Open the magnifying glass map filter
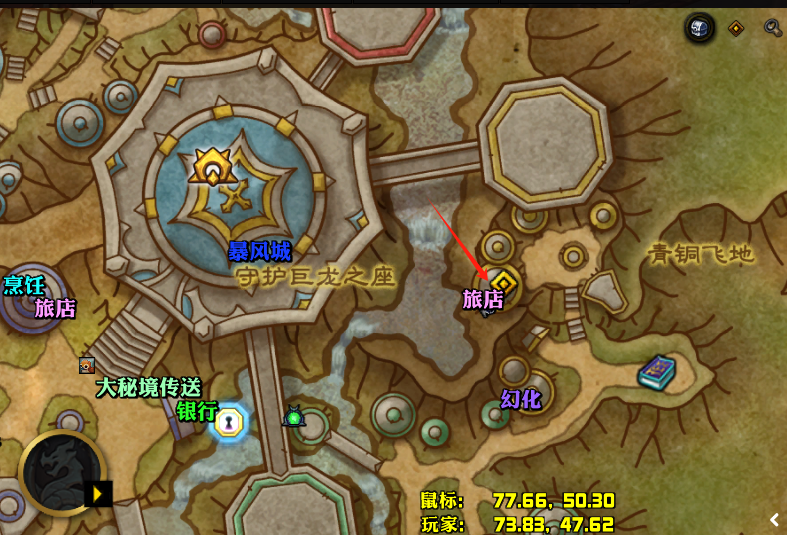Screen dimensions: 787x535 coord(772,28)
